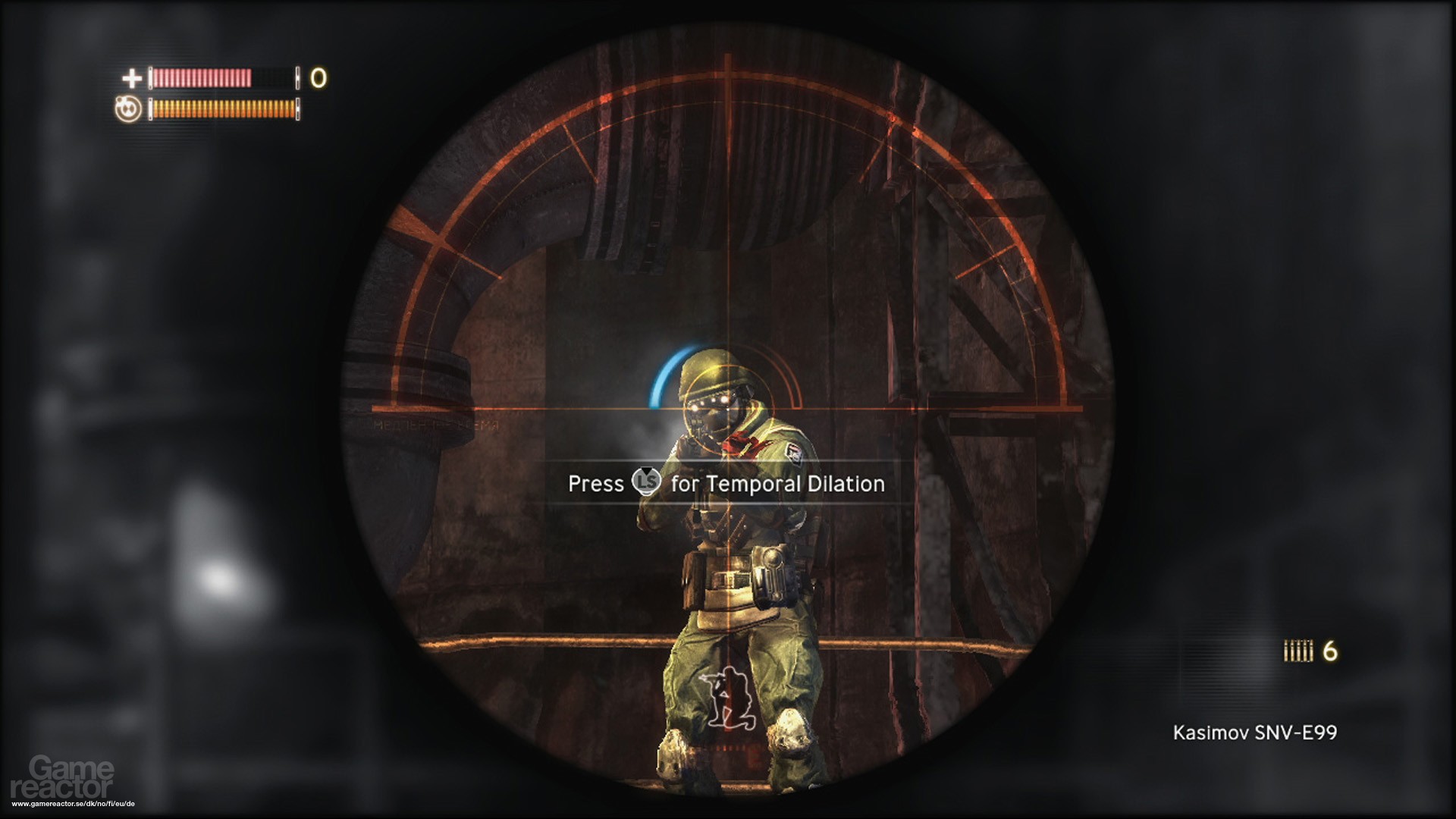
Task: Select the Kasimov SNV-E99 weapon label
Action: coord(1254,733)
